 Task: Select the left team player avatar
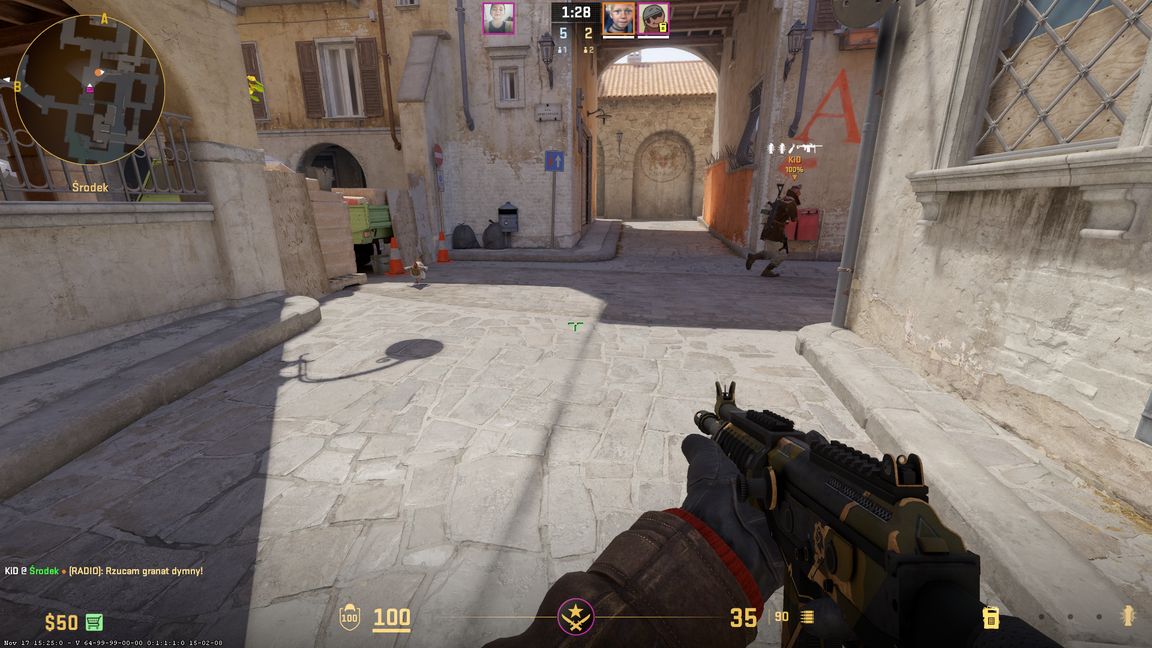[x=498, y=18]
